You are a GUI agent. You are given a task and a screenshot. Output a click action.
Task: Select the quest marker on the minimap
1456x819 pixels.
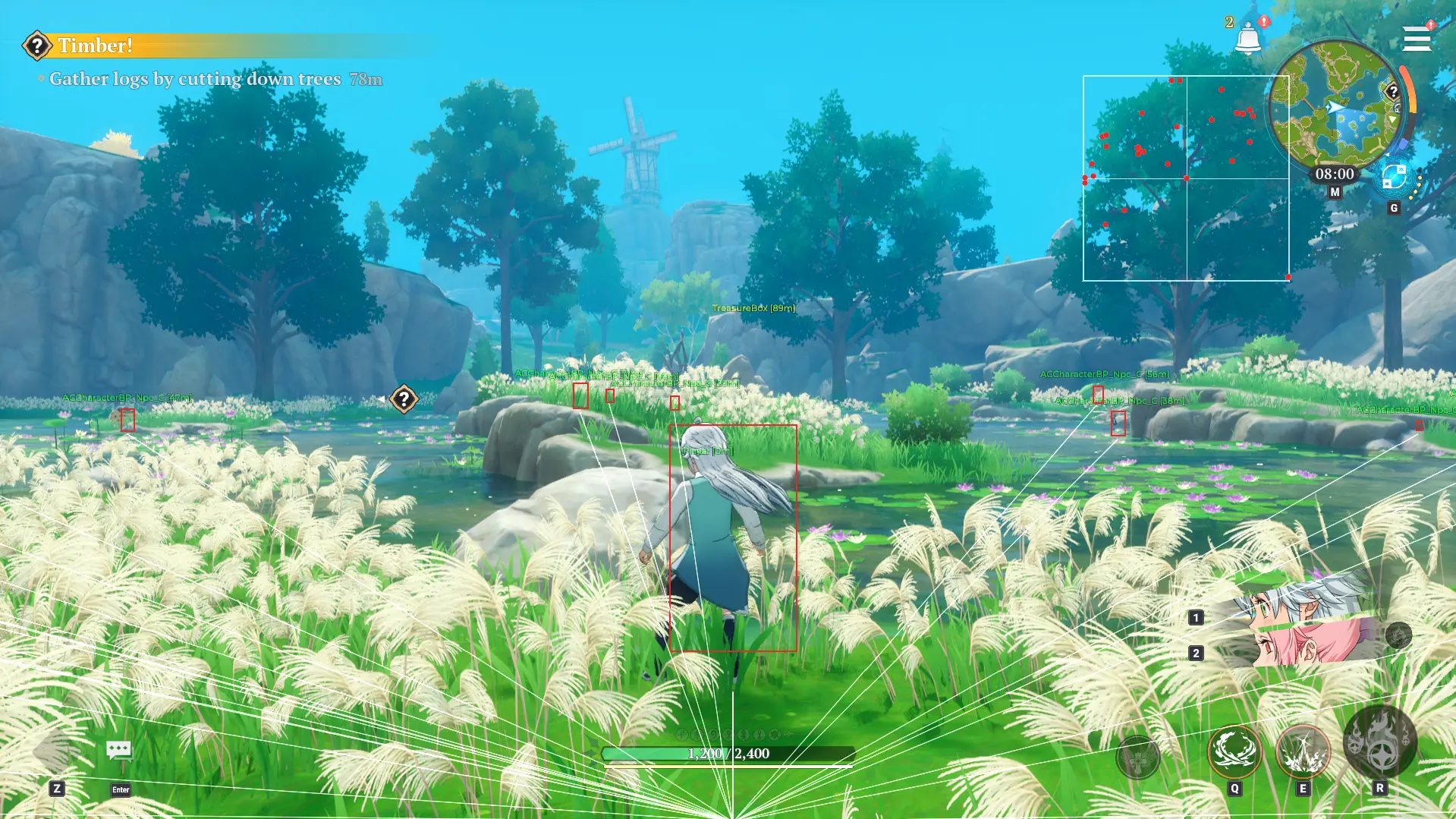click(x=1392, y=92)
